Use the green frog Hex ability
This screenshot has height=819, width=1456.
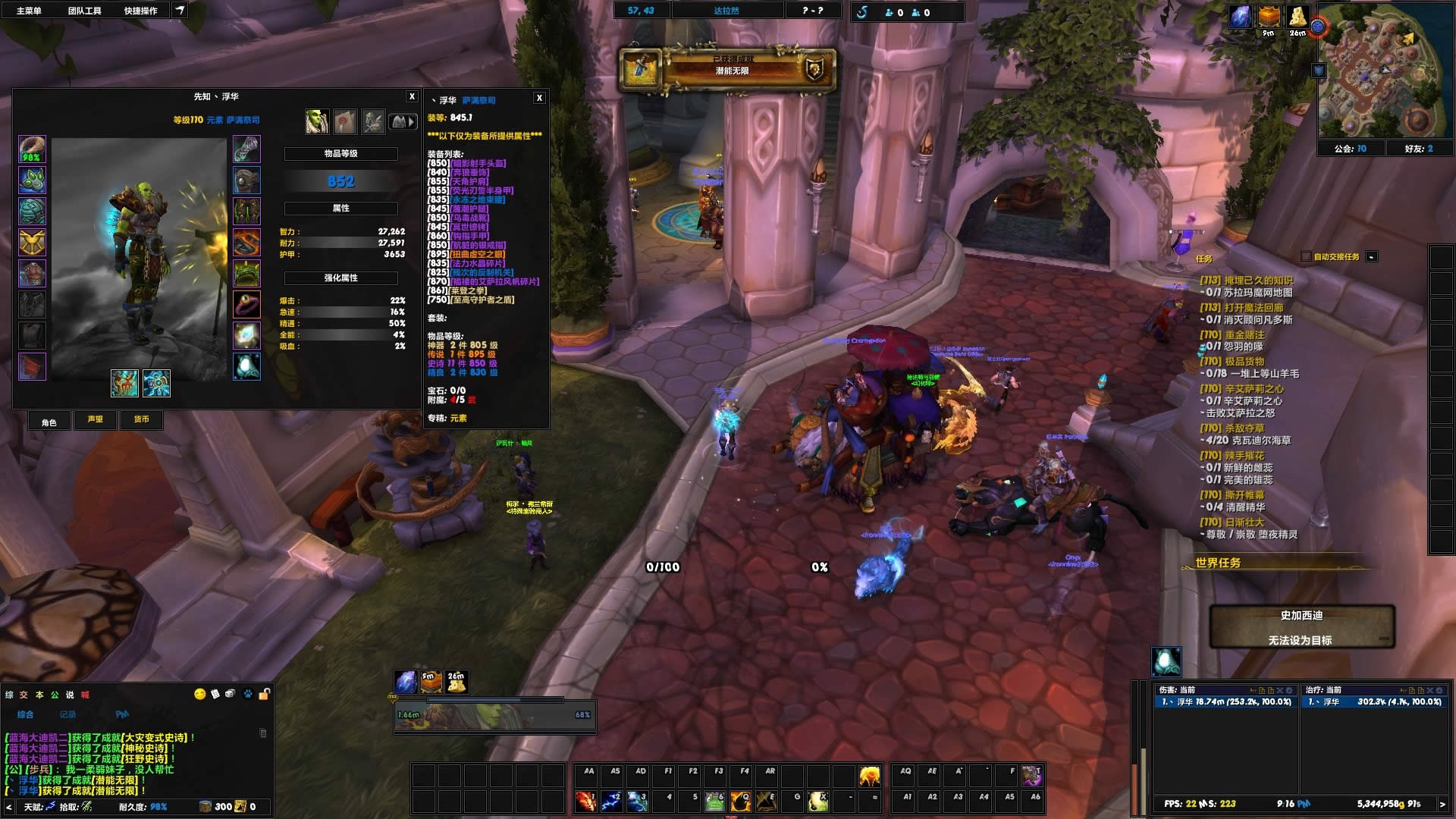point(715,801)
